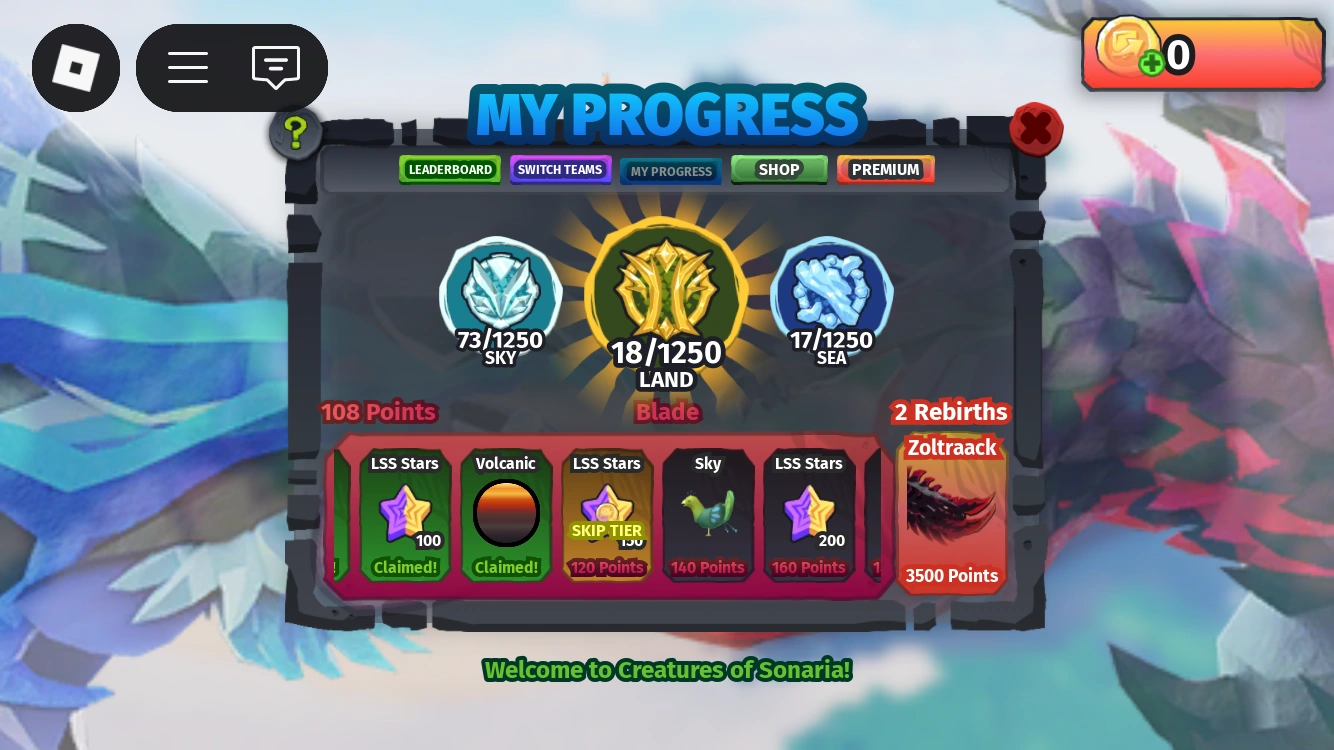This screenshot has width=1334, height=750.
Task: Open the in-game chat icon
Action: tap(274, 67)
